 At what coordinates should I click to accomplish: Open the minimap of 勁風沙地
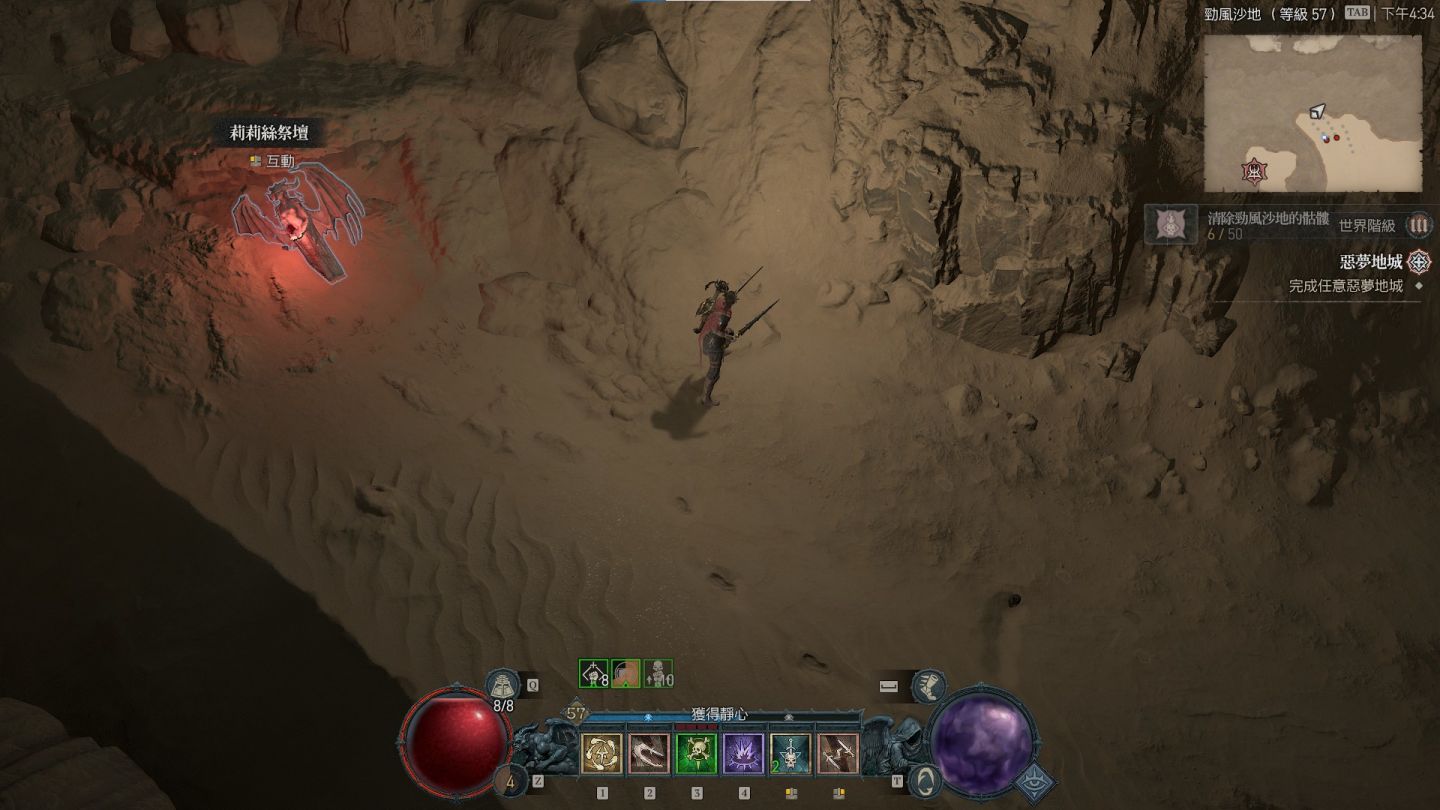pyautogui.click(x=1312, y=113)
